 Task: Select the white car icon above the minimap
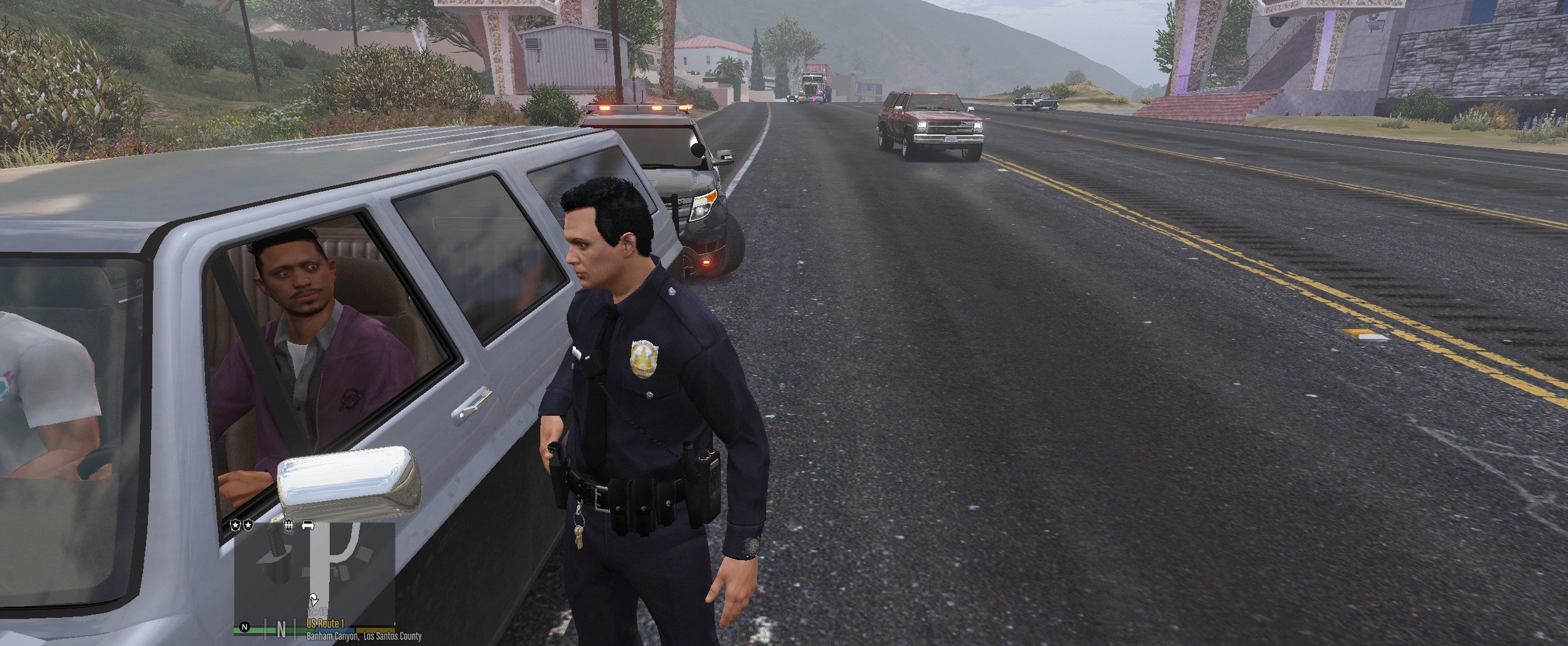[x=308, y=526]
